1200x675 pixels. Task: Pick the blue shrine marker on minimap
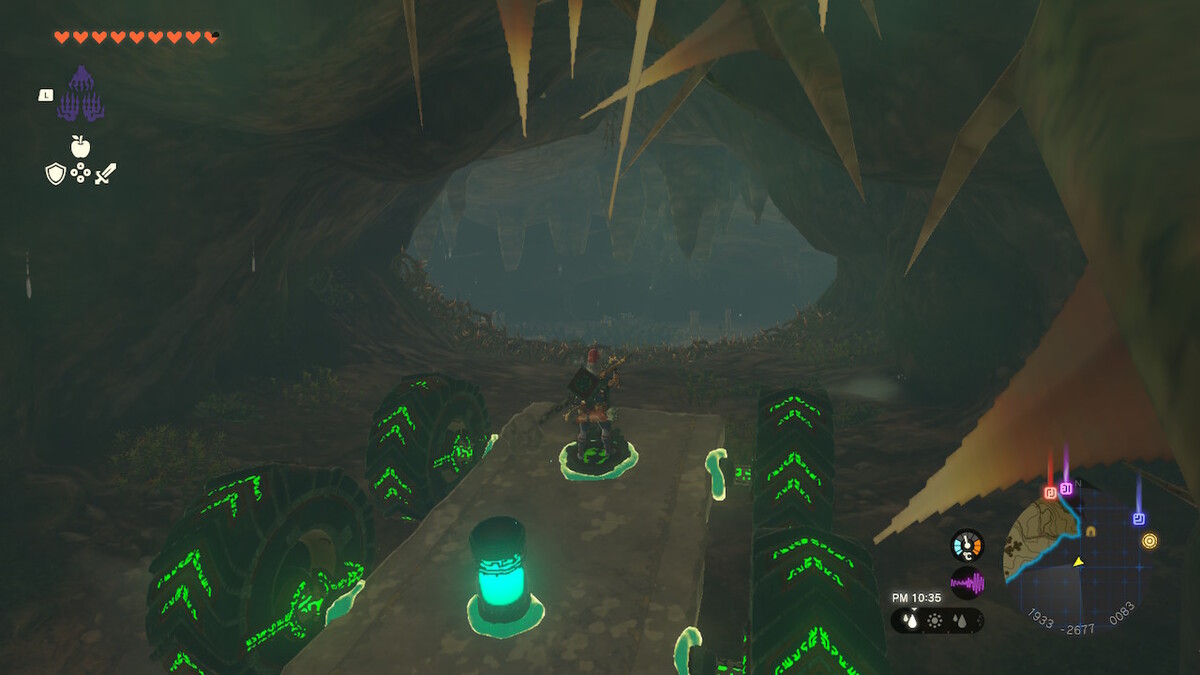coord(1138,519)
